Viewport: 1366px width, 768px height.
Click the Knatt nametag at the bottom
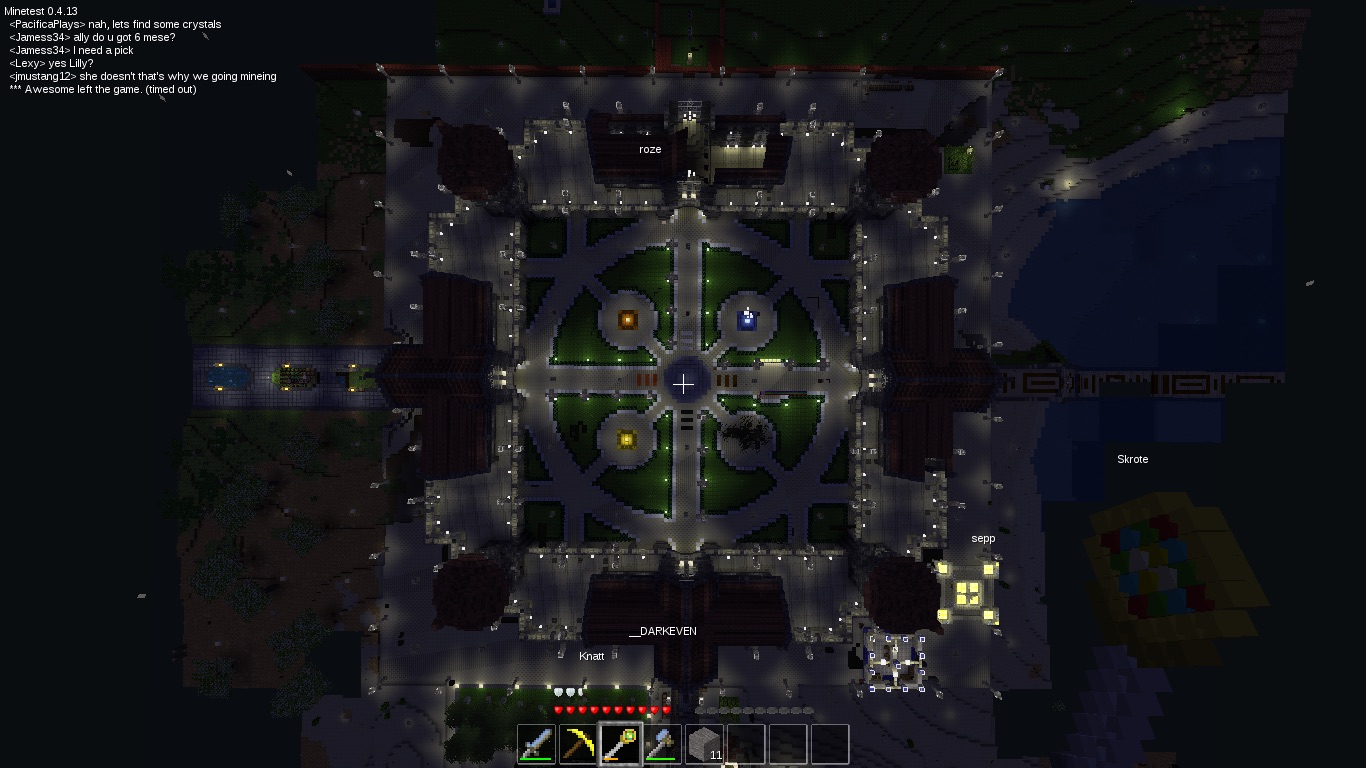(592, 655)
